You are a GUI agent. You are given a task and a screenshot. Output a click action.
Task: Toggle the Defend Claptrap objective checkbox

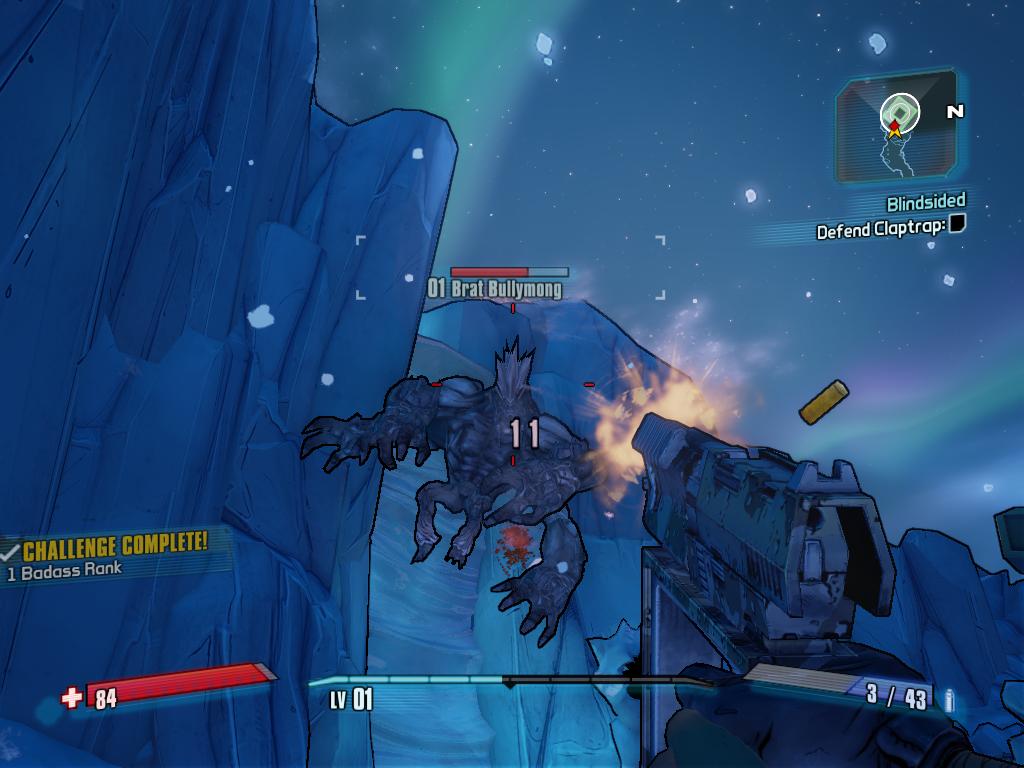957,223
